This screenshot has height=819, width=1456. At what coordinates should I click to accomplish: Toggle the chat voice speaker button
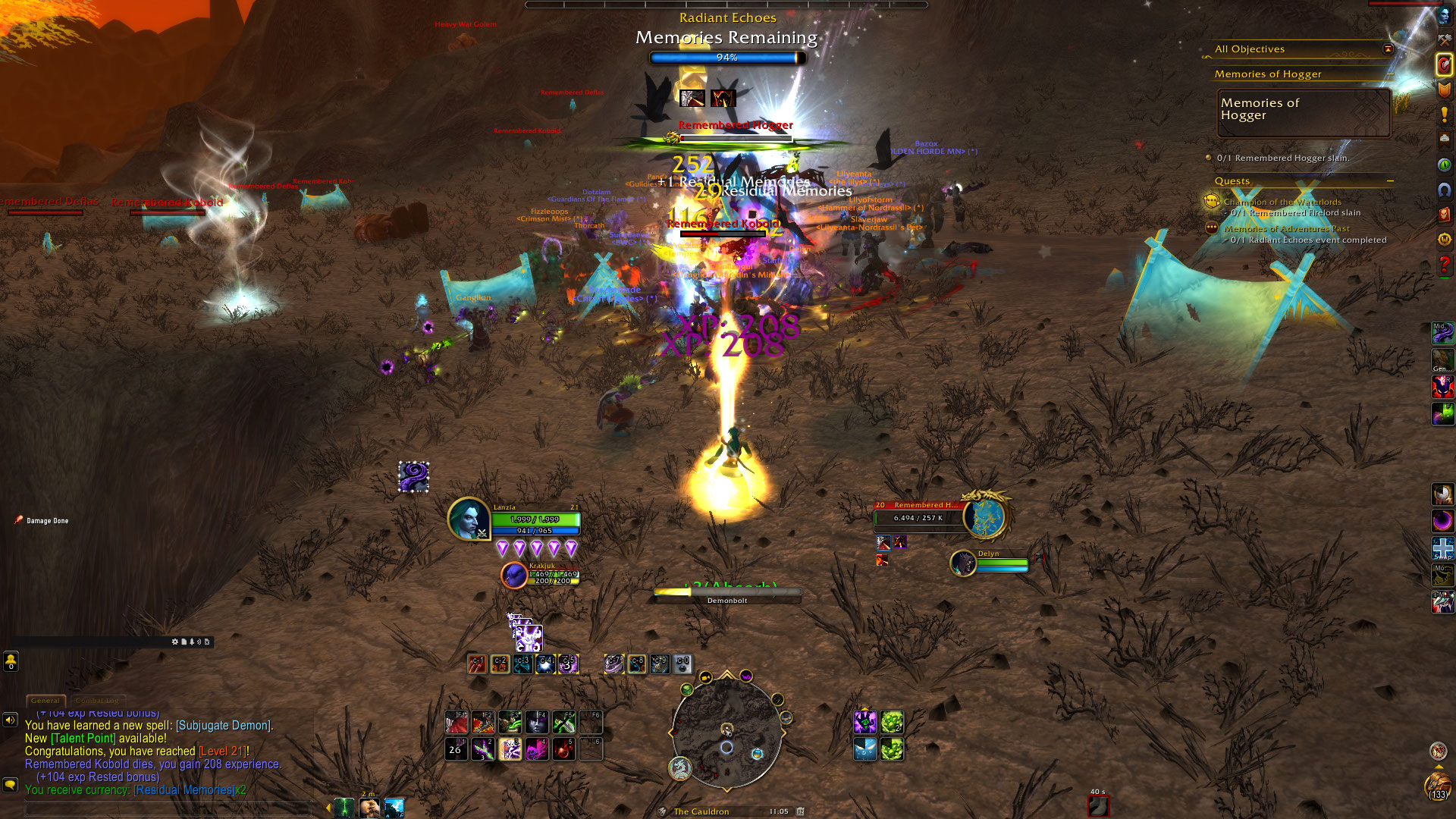pyautogui.click(x=10, y=720)
